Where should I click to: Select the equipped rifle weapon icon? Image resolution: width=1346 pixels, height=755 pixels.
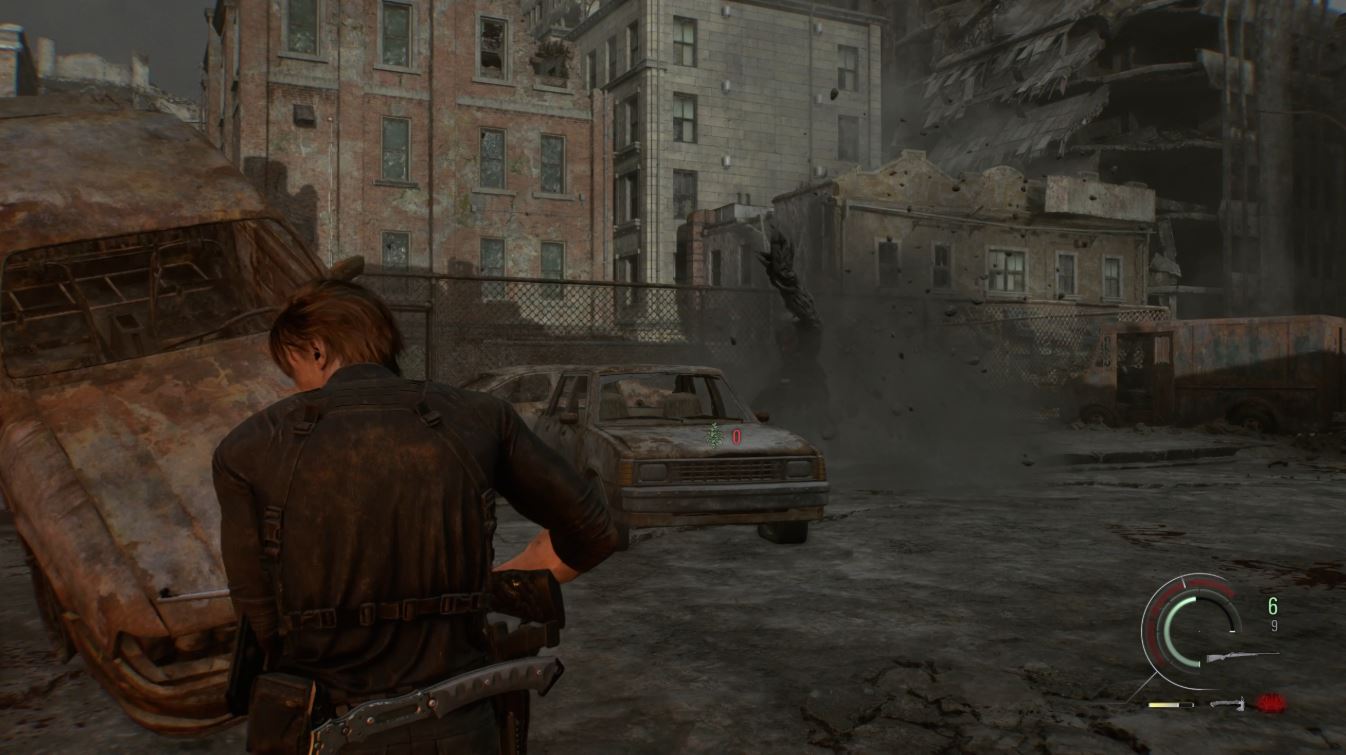[x=1241, y=657]
